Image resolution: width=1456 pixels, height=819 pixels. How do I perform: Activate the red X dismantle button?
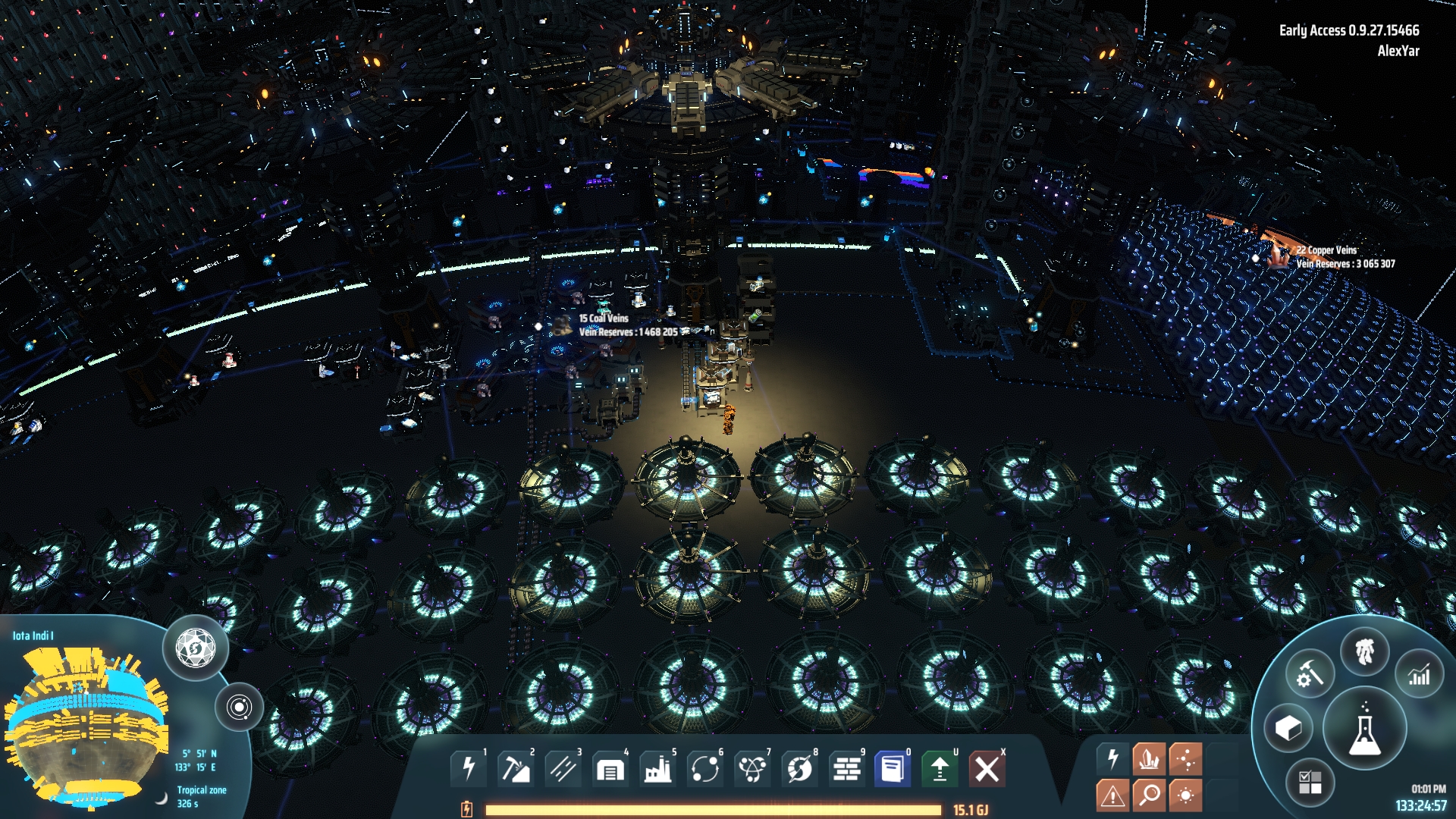987,769
